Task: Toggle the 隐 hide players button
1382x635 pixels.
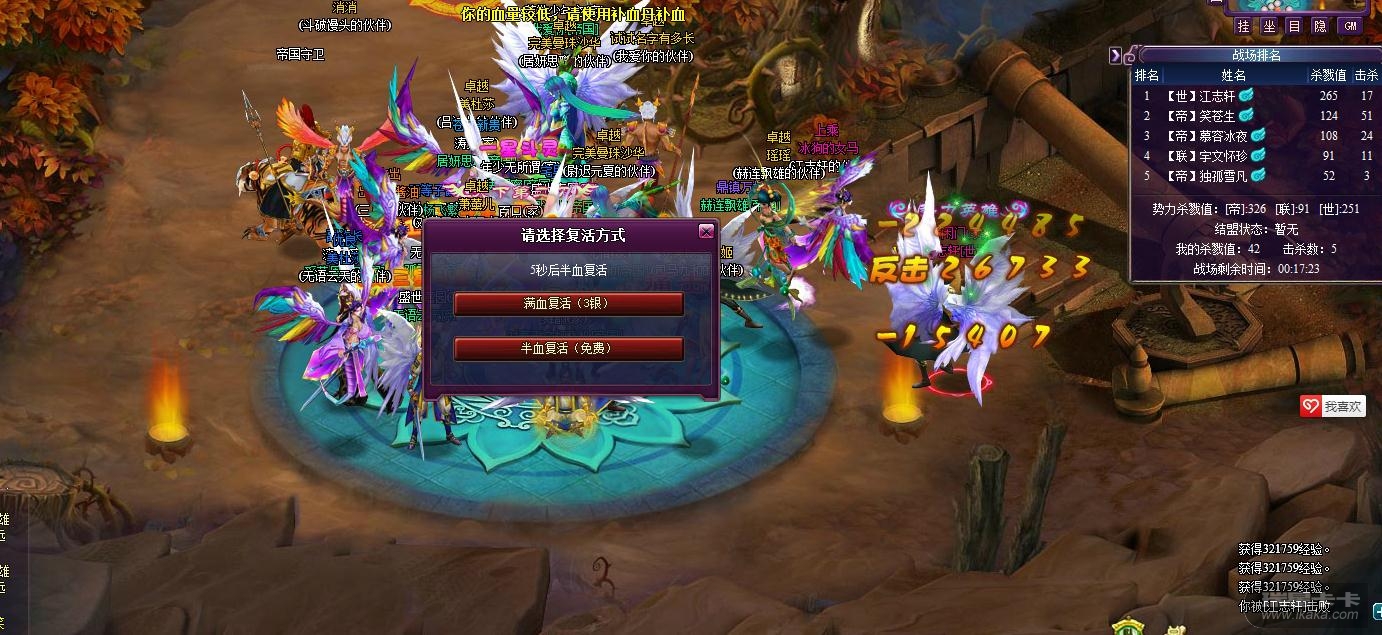Action: 1320,26
